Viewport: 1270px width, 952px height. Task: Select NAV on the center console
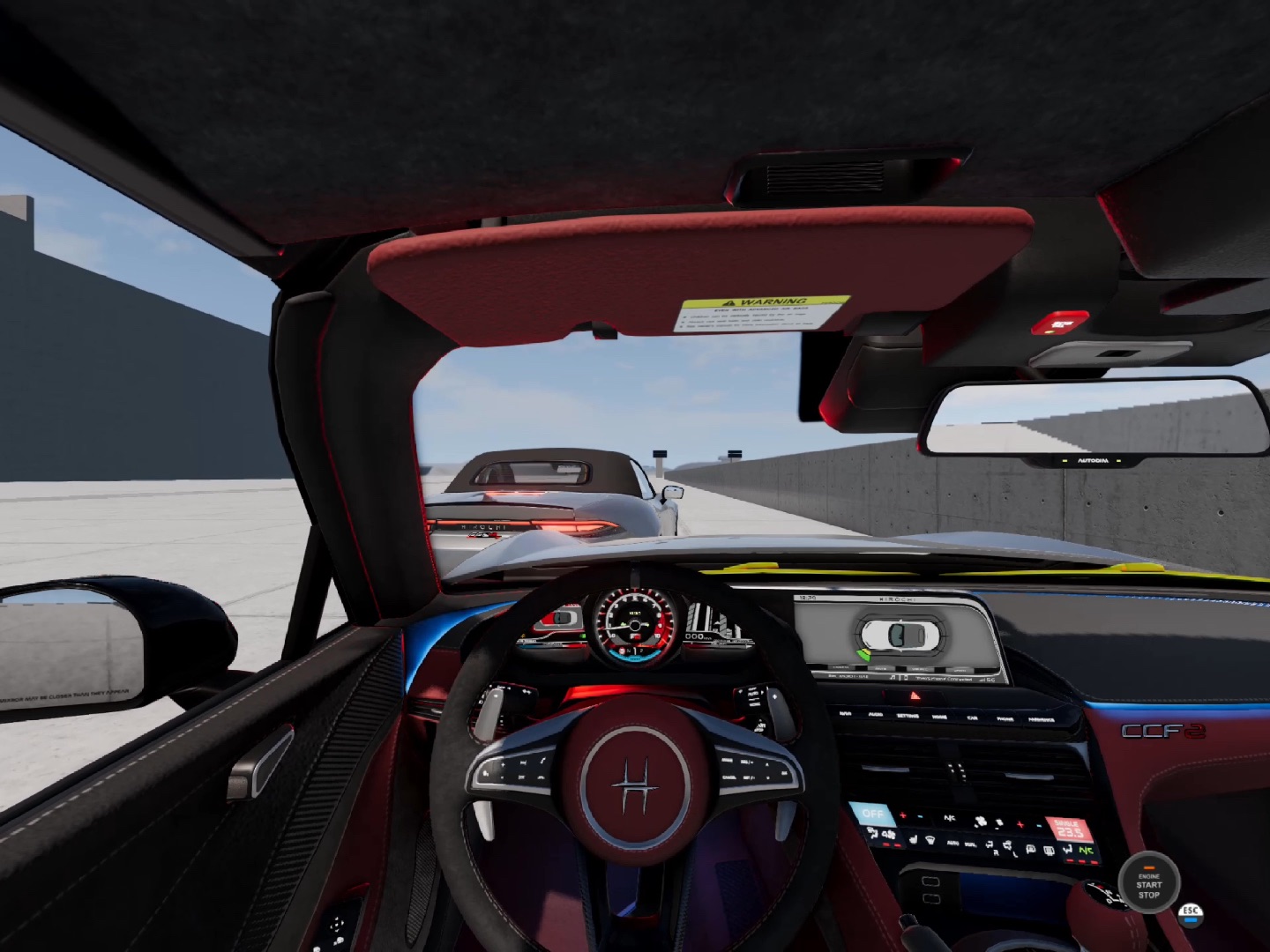point(844,713)
